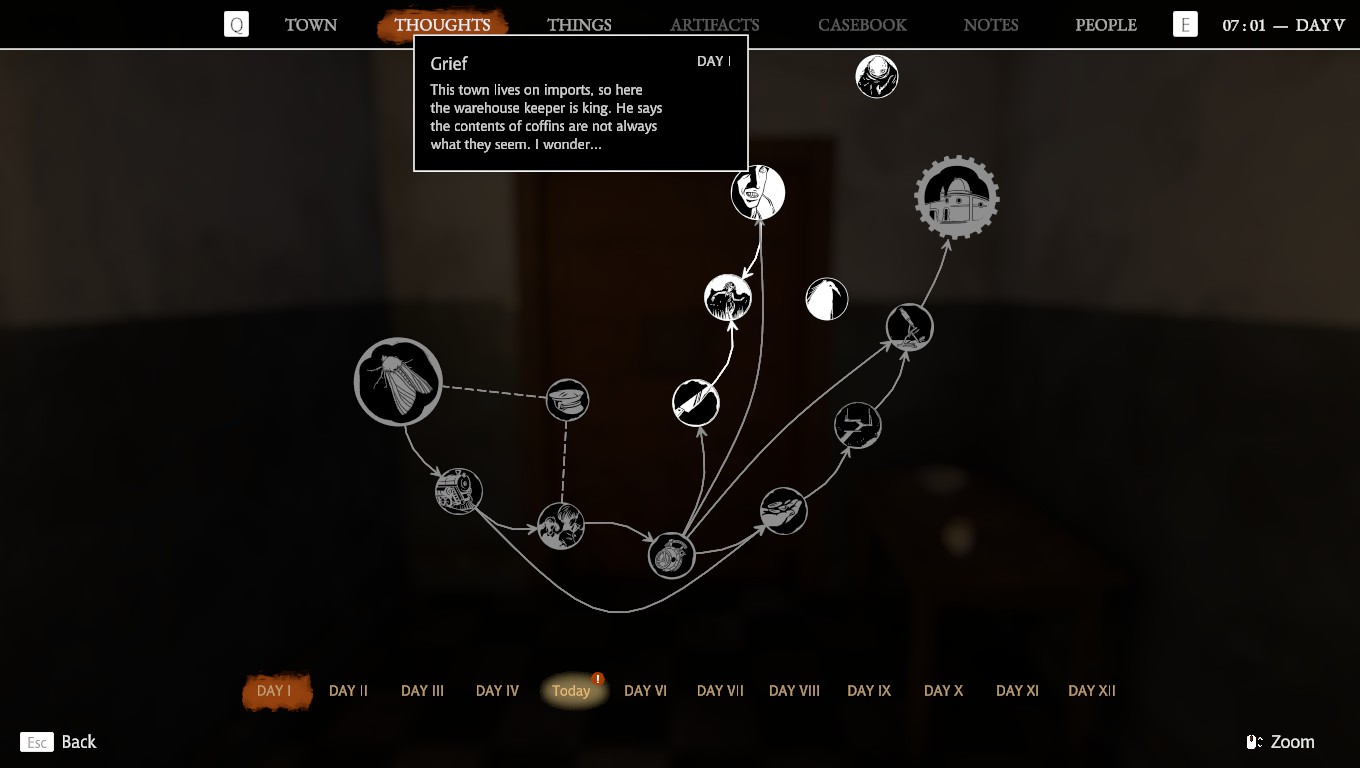Select the large moth thought node

(398, 382)
